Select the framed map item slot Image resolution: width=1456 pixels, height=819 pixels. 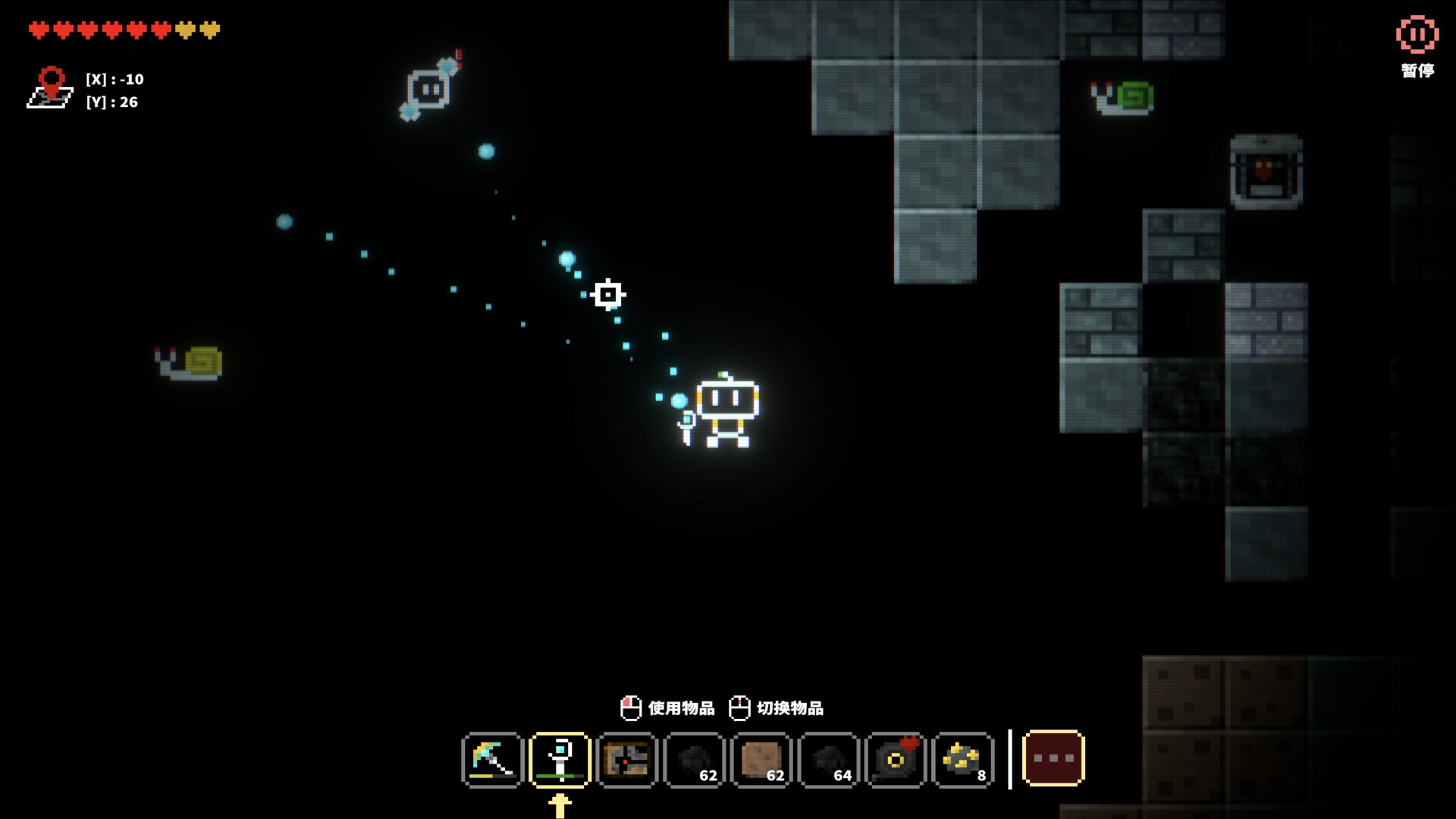click(x=626, y=760)
